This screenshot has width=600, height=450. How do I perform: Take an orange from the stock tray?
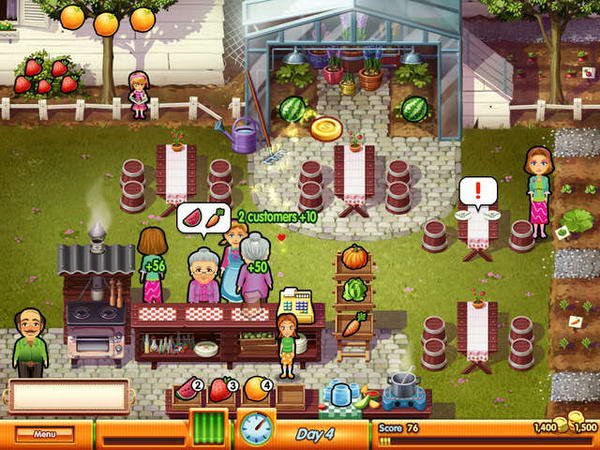[254, 388]
